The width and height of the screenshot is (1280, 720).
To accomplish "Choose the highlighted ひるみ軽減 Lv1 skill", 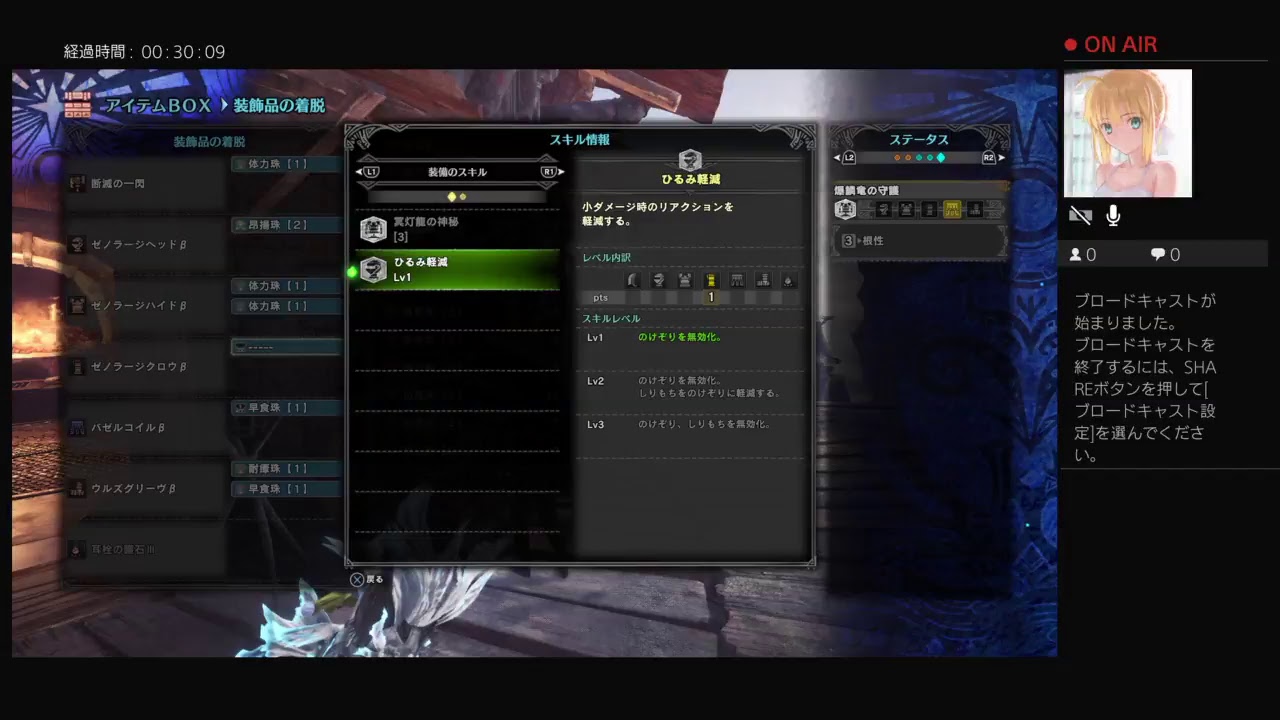I will pyautogui.click(x=456, y=269).
